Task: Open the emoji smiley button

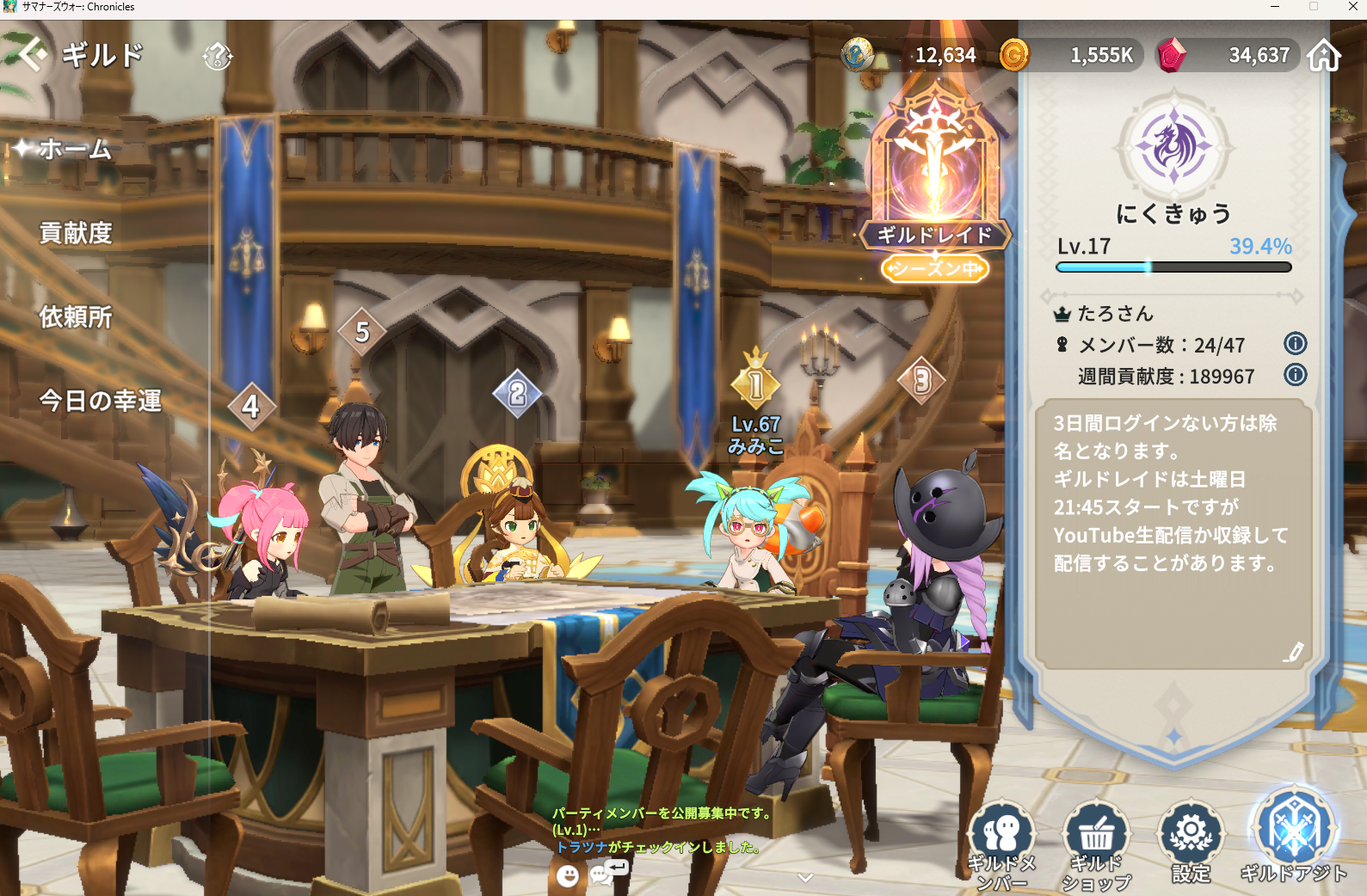Action: [x=568, y=875]
